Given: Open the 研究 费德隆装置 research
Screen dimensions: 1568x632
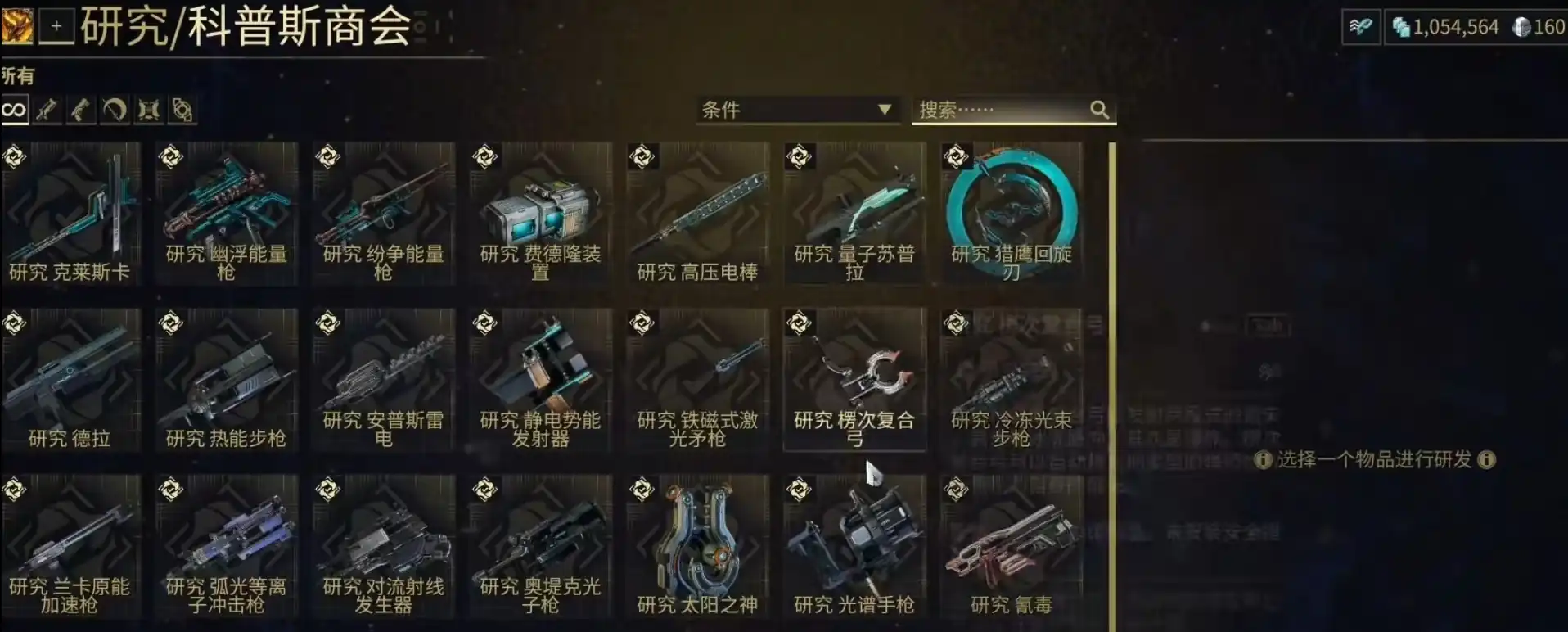Looking at the screenshot, I should coord(541,214).
